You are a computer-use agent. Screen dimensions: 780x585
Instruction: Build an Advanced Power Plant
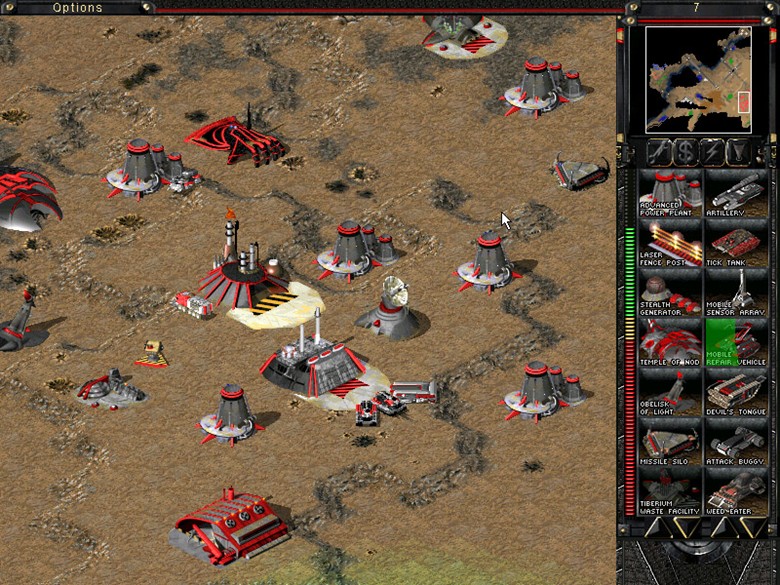click(670, 192)
